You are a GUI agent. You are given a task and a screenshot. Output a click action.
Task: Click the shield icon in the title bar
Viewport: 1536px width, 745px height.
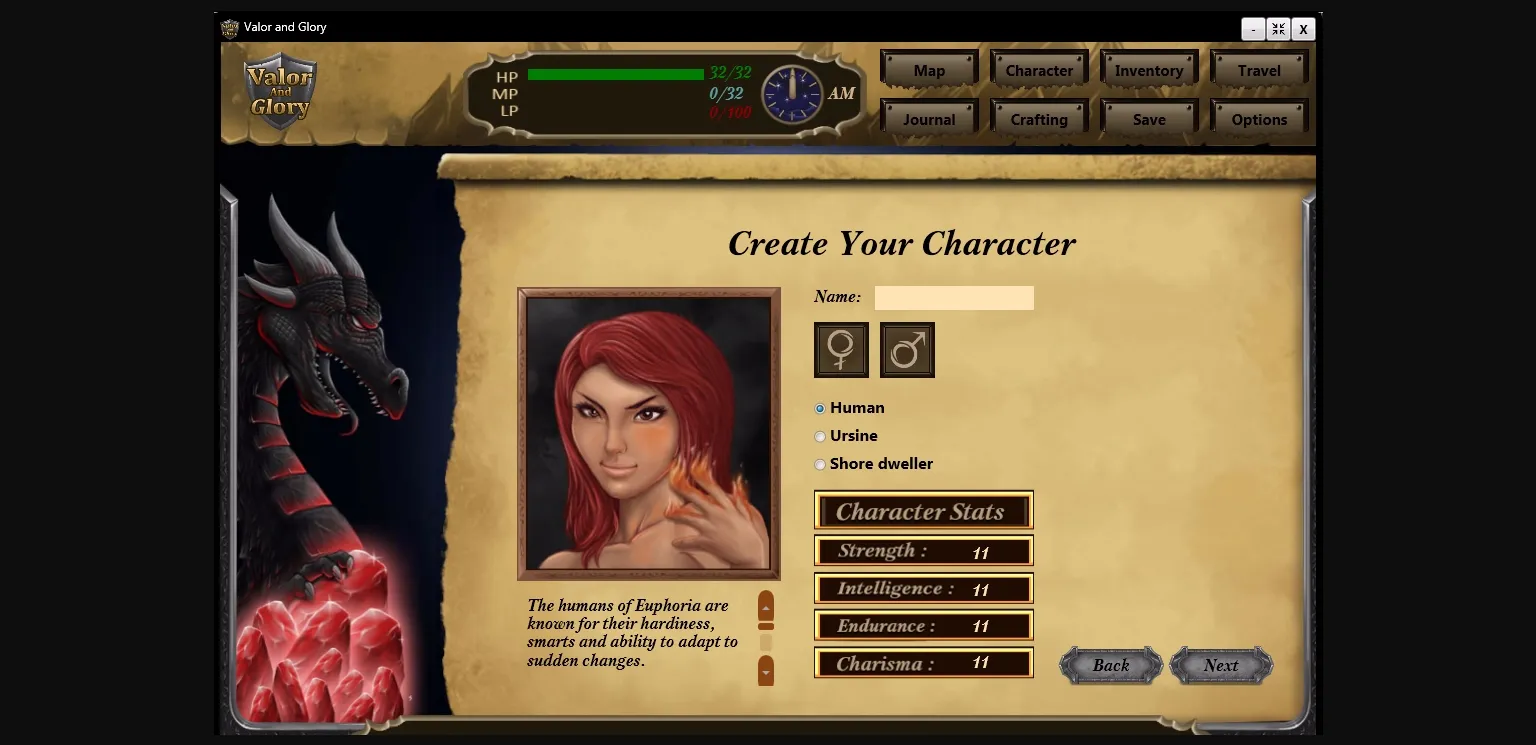click(230, 27)
